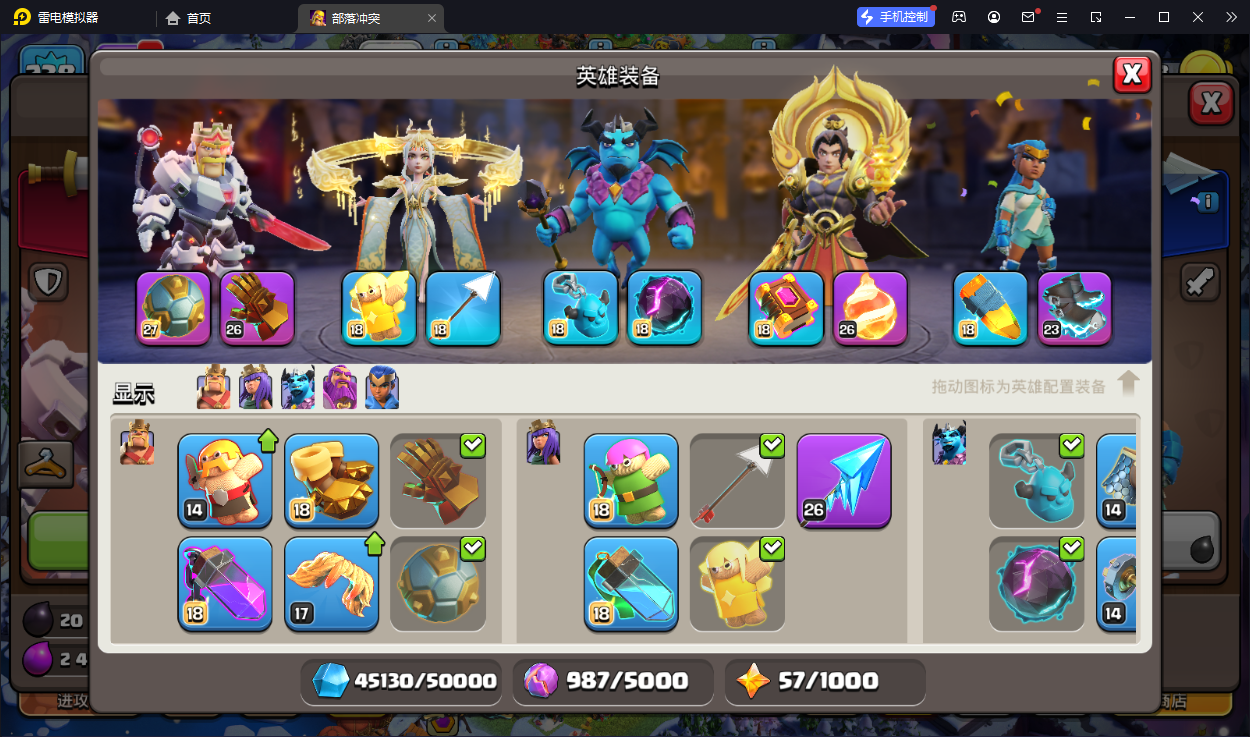This screenshot has height=737, width=1250.
Task: Switch to the 首页 home tab
Action: click(189, 18)
